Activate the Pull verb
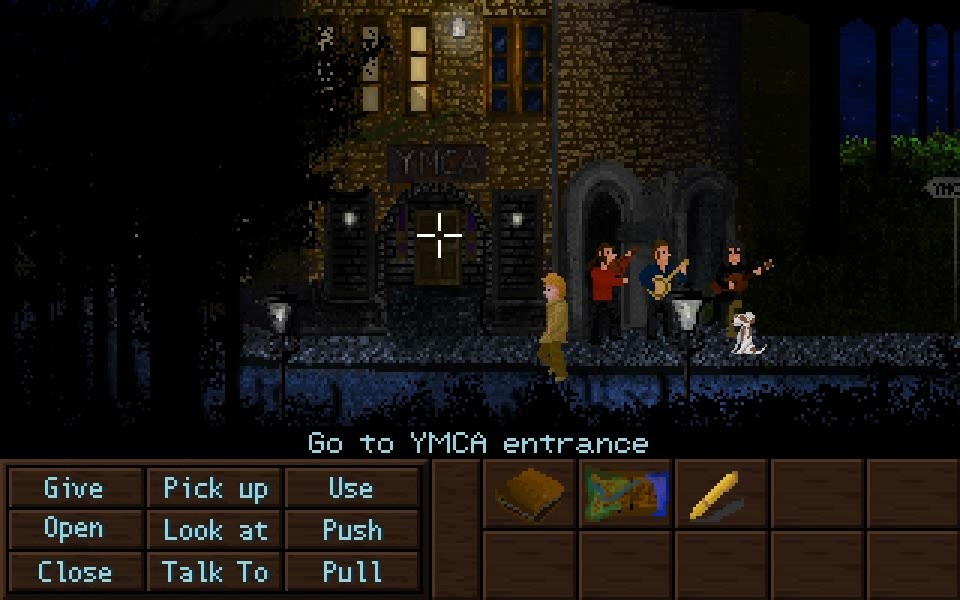The height and width of the screenshot is (600, 960). (351, 572)
